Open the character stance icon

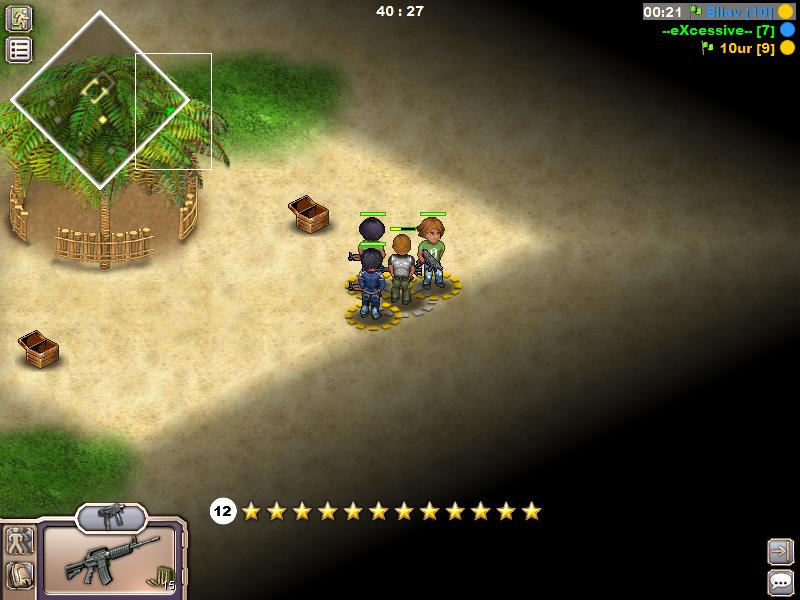pos(19,541)
